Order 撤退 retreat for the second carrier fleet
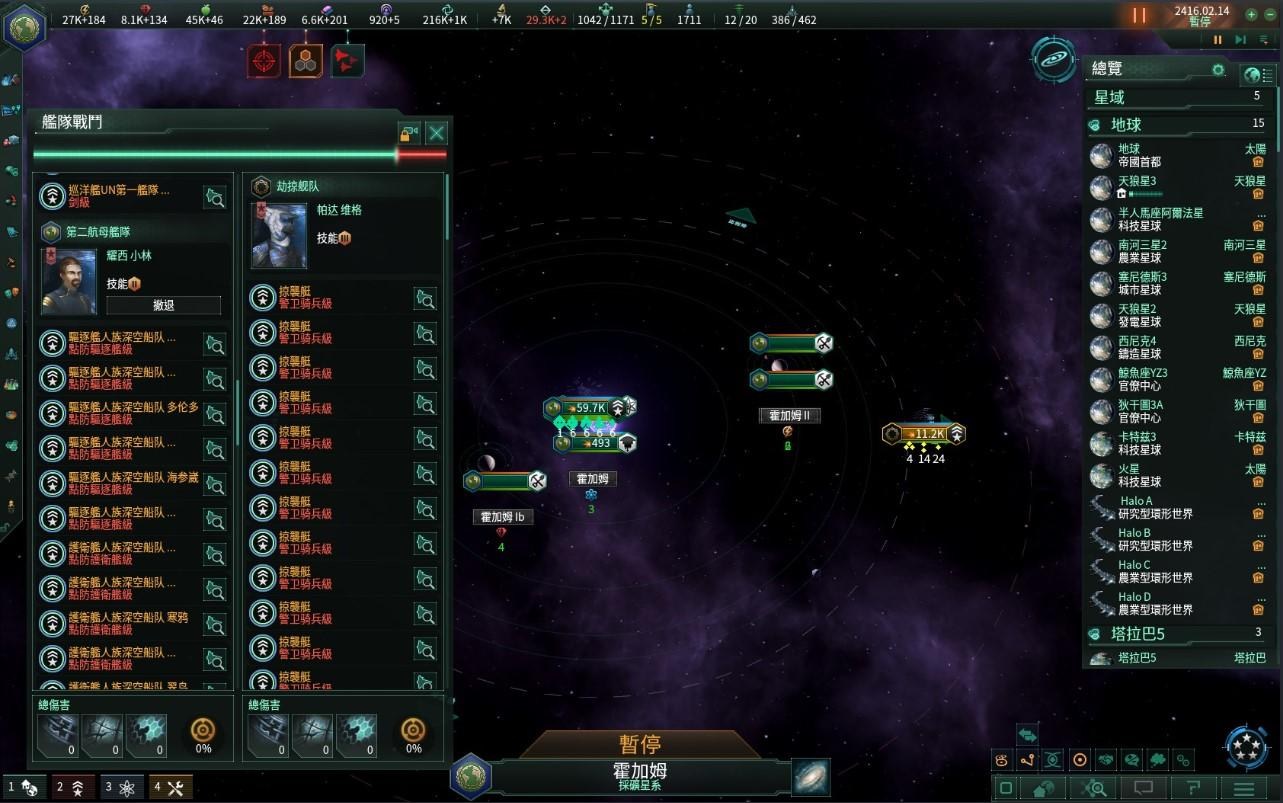The height and width of the screenshot is (803, 1283). (x=164, y=305)
